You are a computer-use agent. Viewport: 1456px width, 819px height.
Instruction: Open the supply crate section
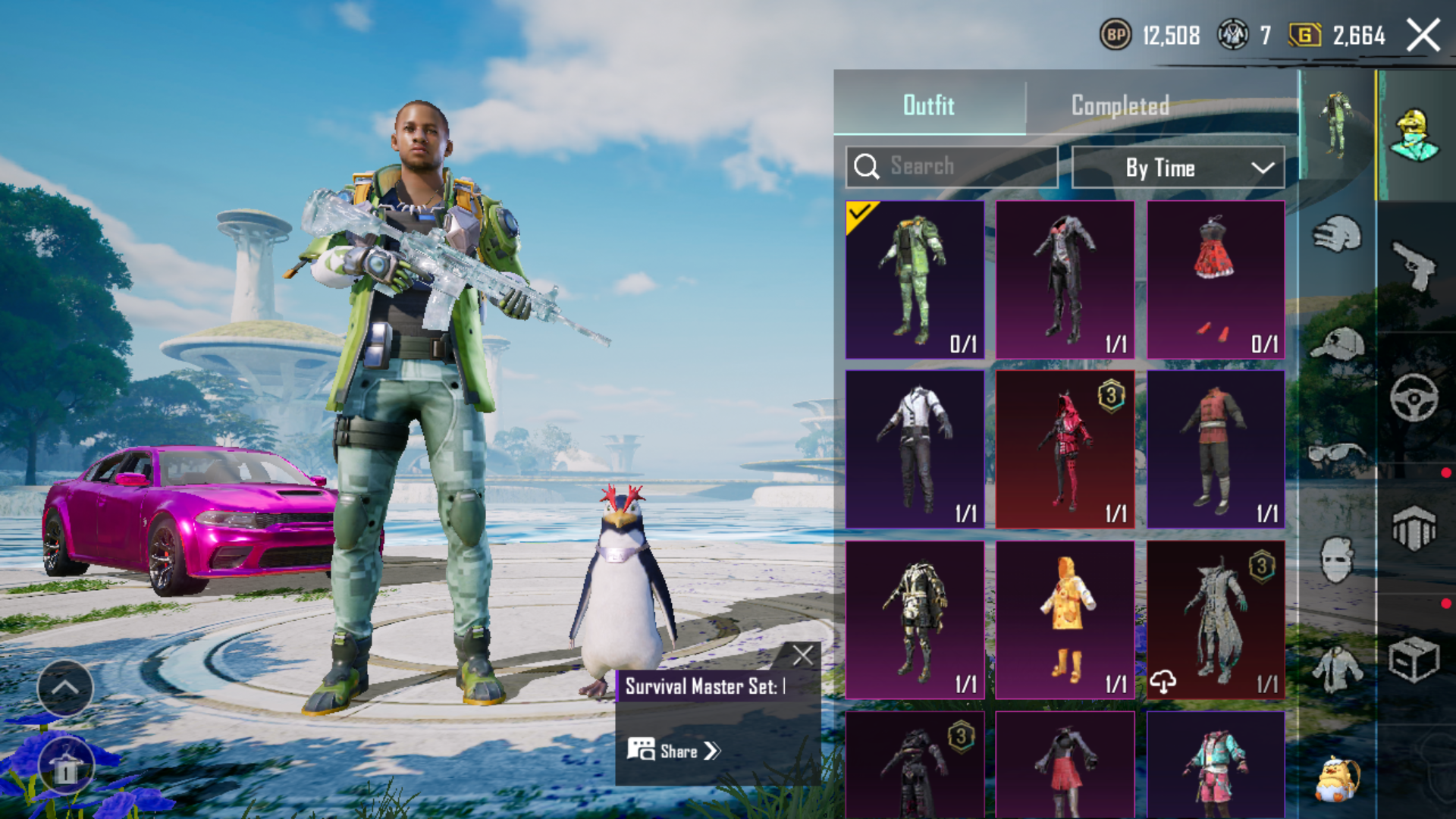pyautogui.click(x=1415, y=658)
